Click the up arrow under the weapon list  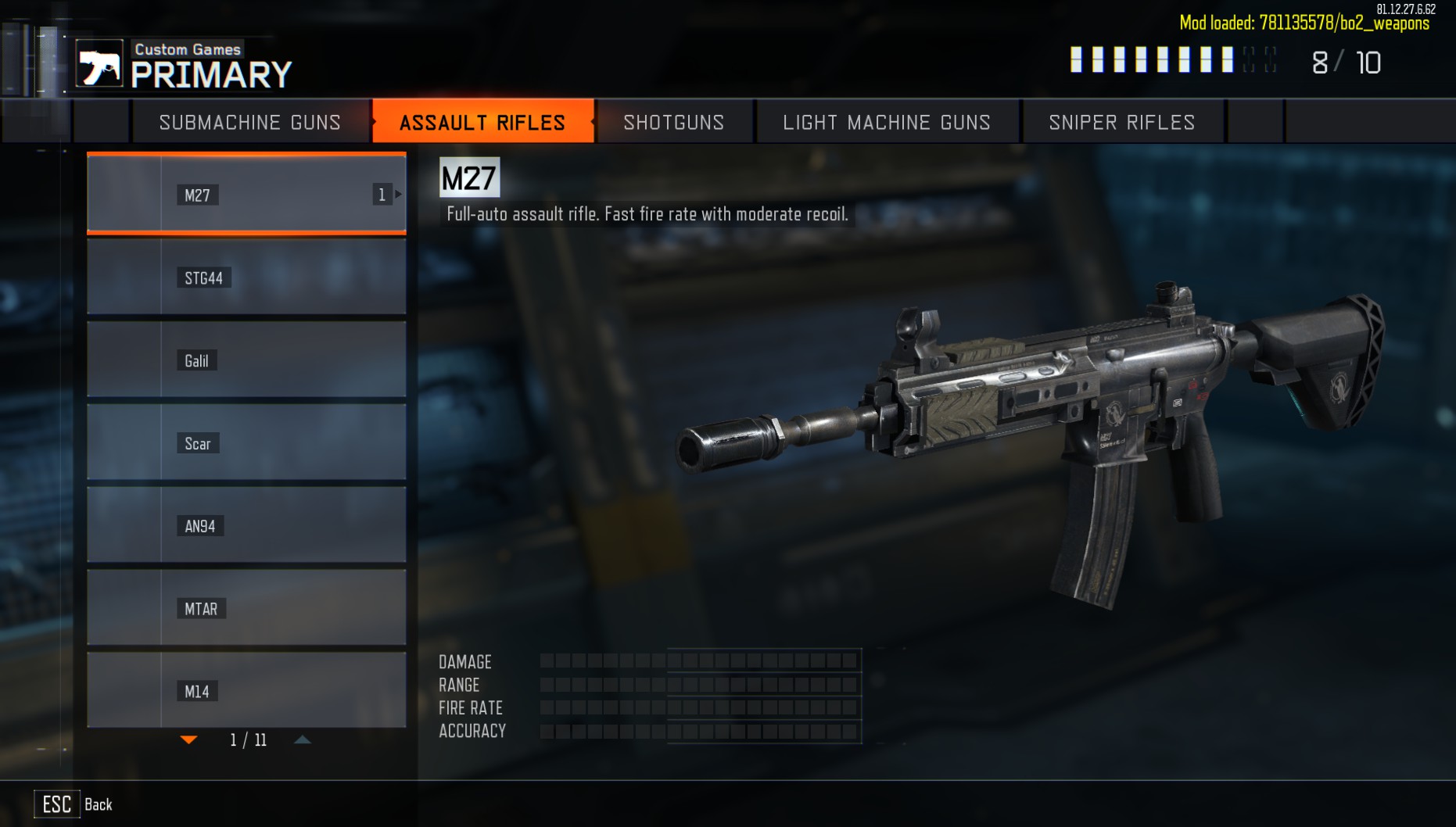coord(303,739)
